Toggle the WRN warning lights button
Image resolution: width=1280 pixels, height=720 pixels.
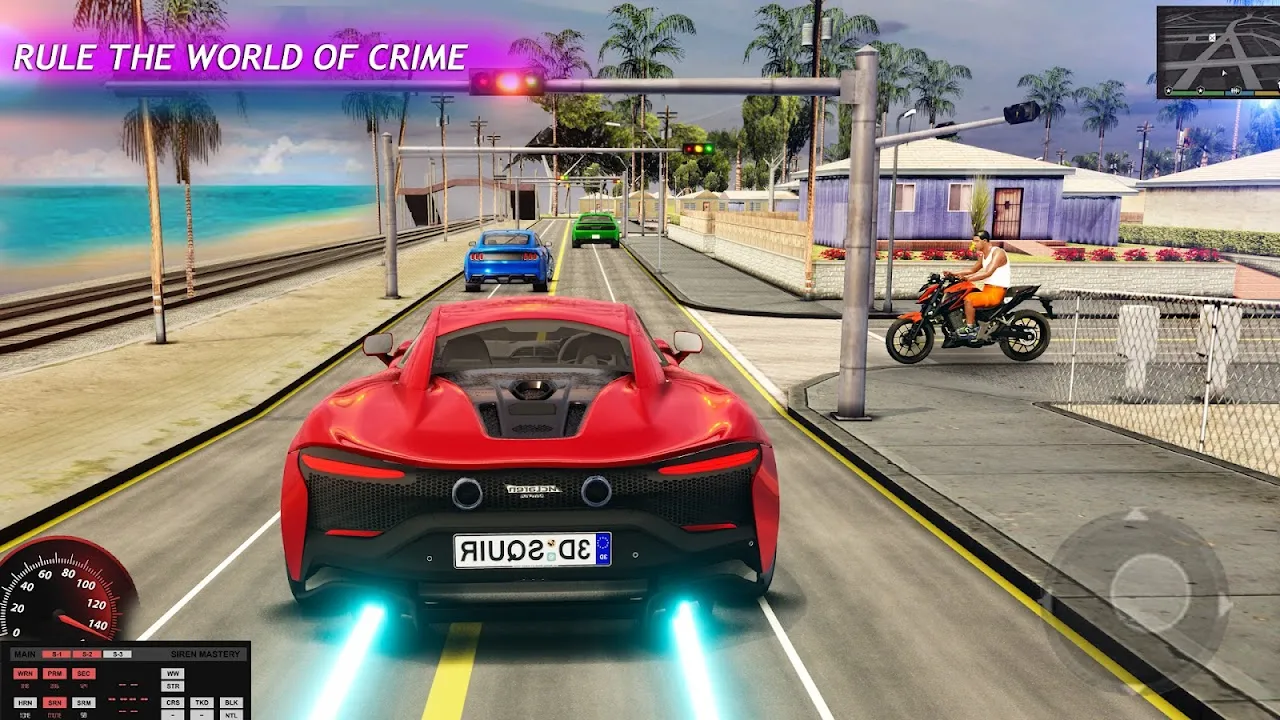click(25, 674)
